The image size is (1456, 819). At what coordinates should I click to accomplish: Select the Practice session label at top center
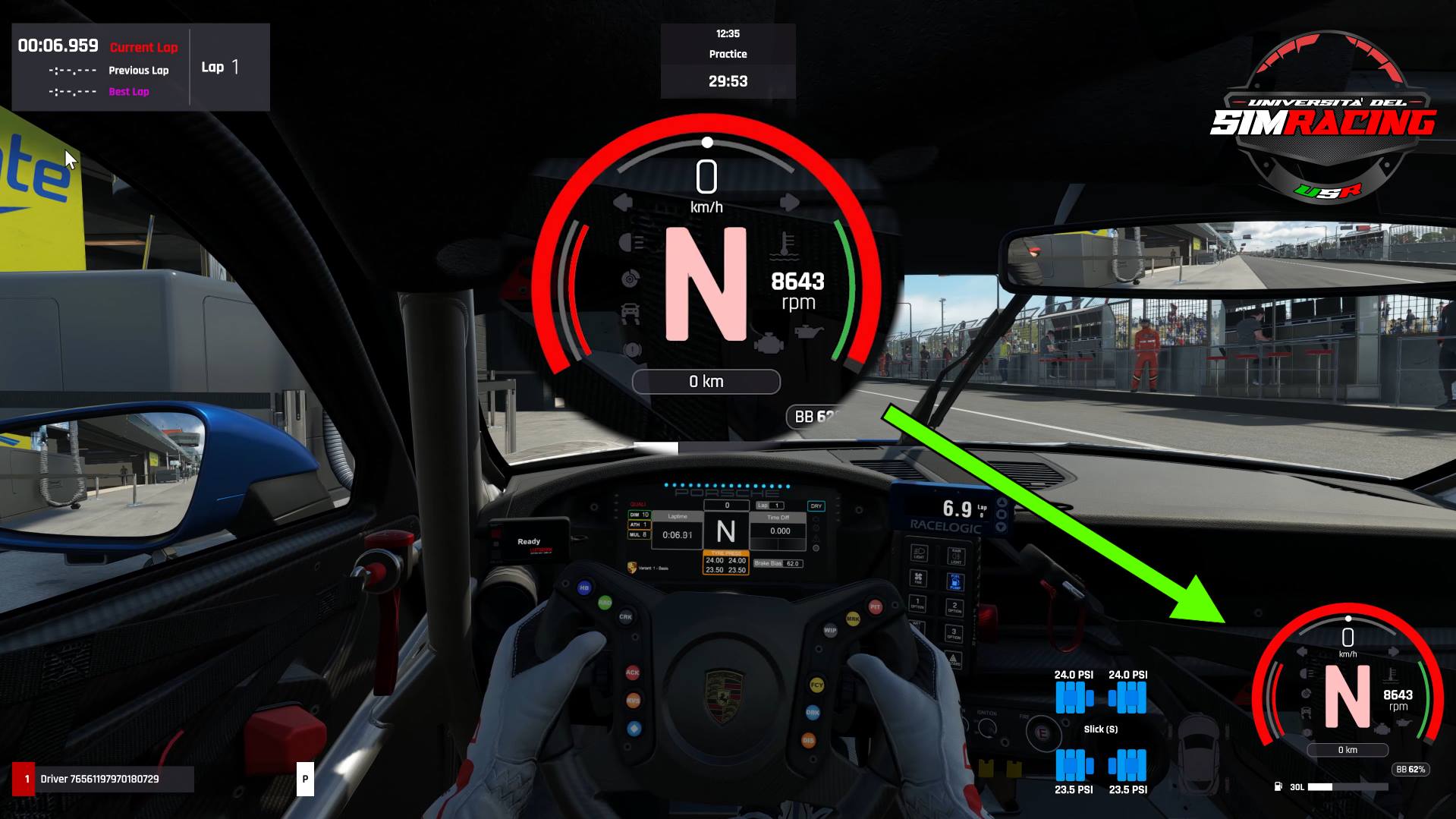pos(727,54)
